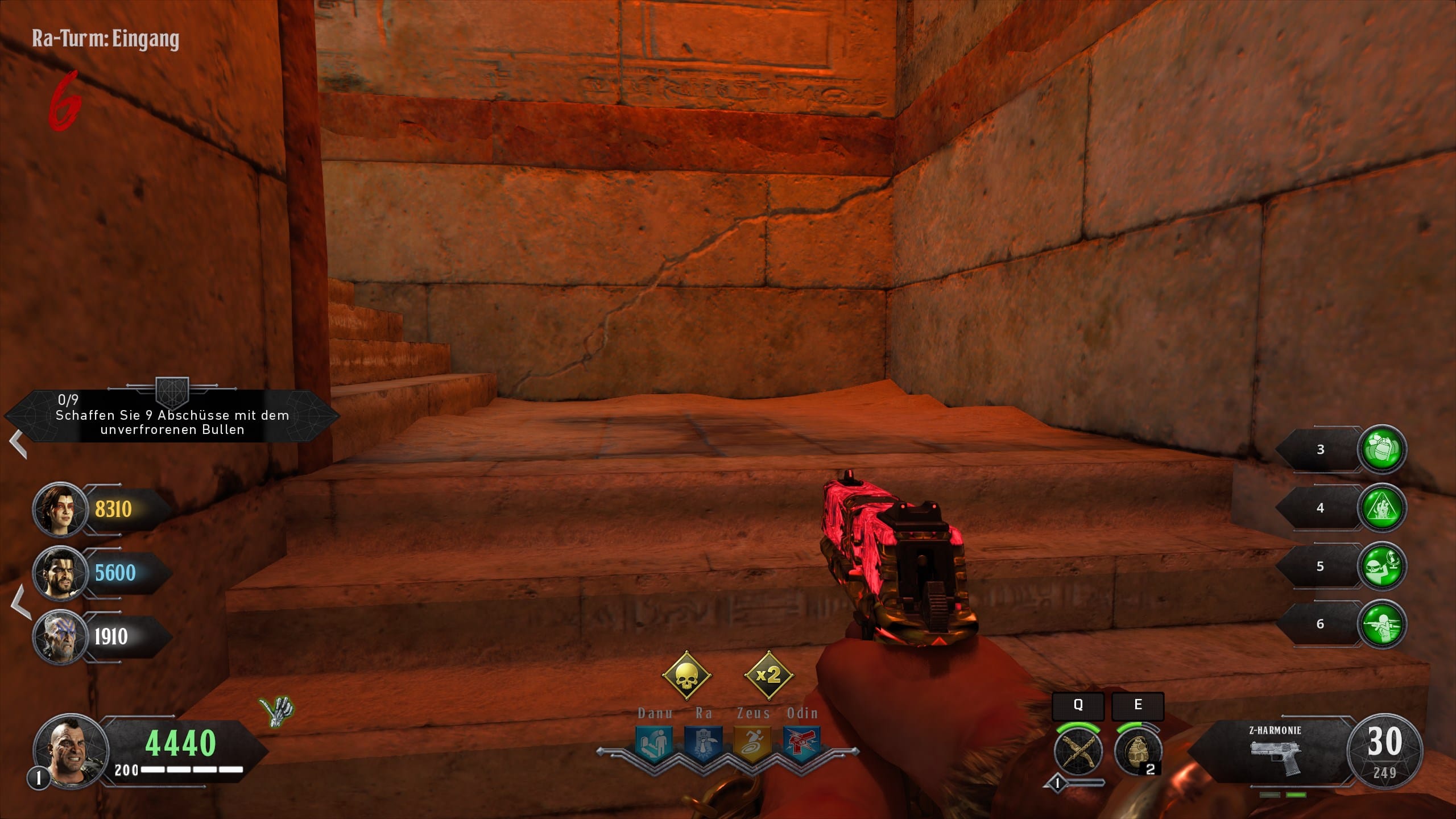The width and height of the screenshot is (1456, 819).
Task: Activate the elixir in slot 4
Action: click(x=1381, y=508)
